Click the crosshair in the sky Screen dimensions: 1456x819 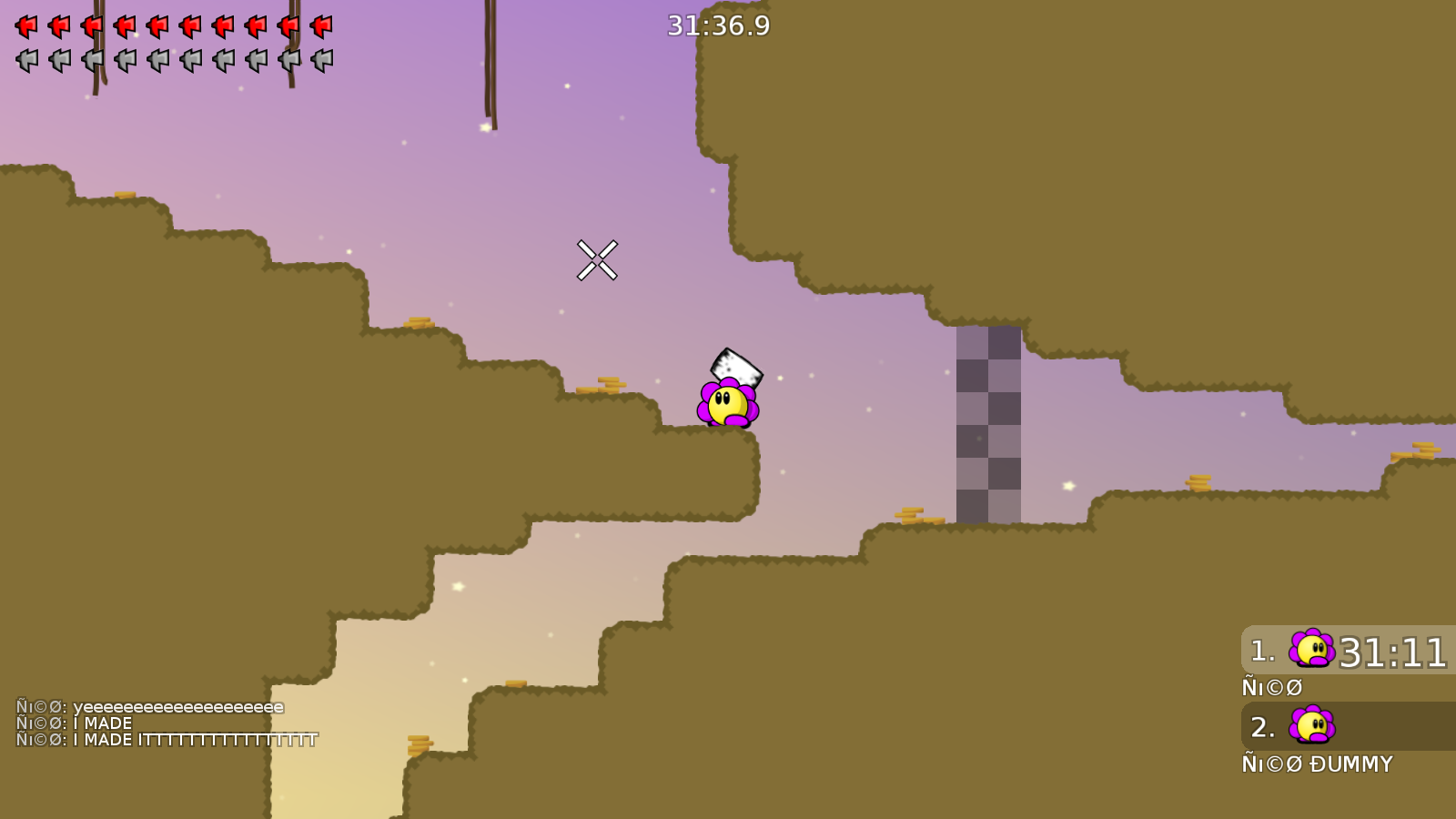(x=598, y=258)
